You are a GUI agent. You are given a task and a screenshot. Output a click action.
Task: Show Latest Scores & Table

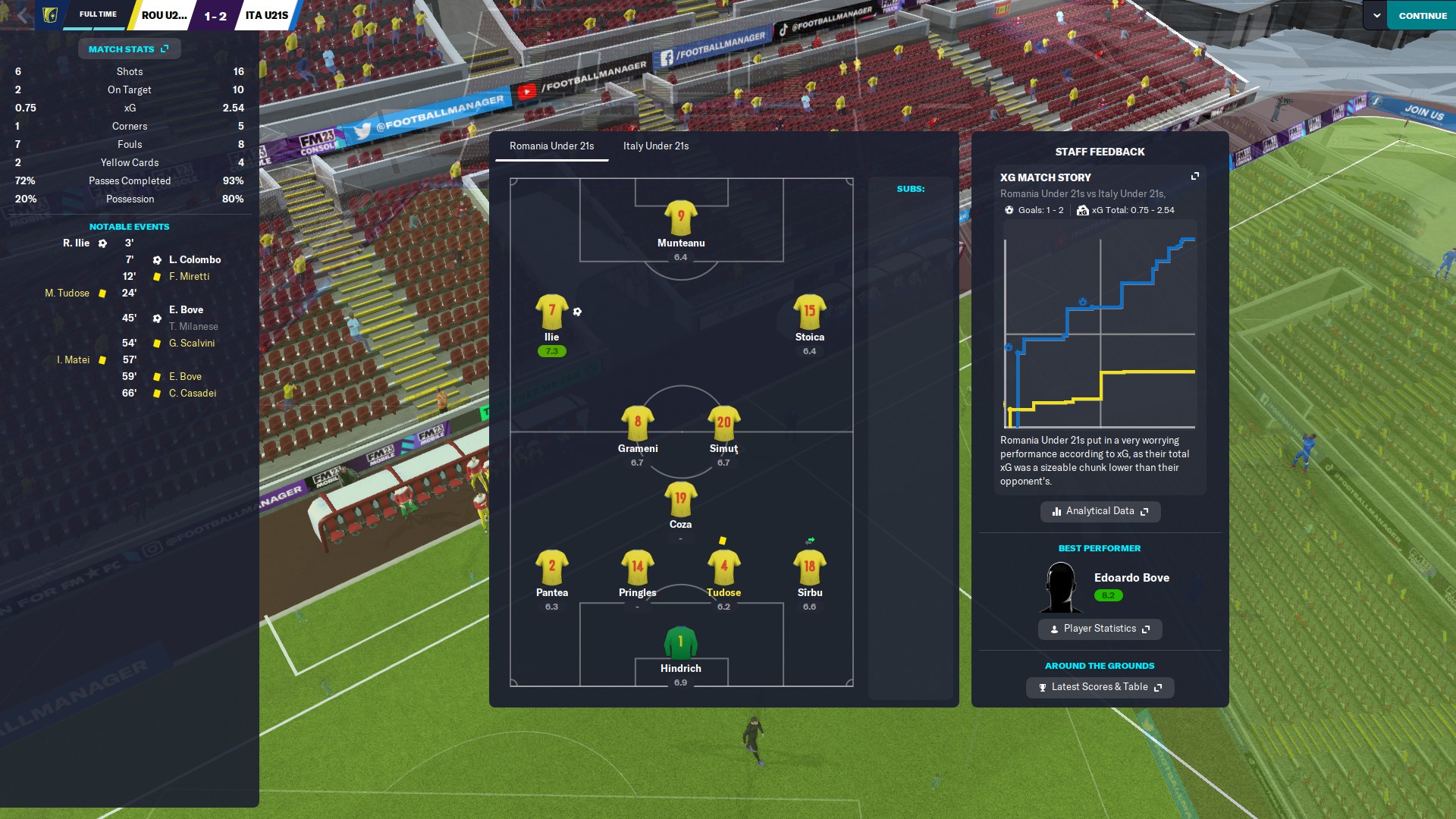coord(1100,687)
